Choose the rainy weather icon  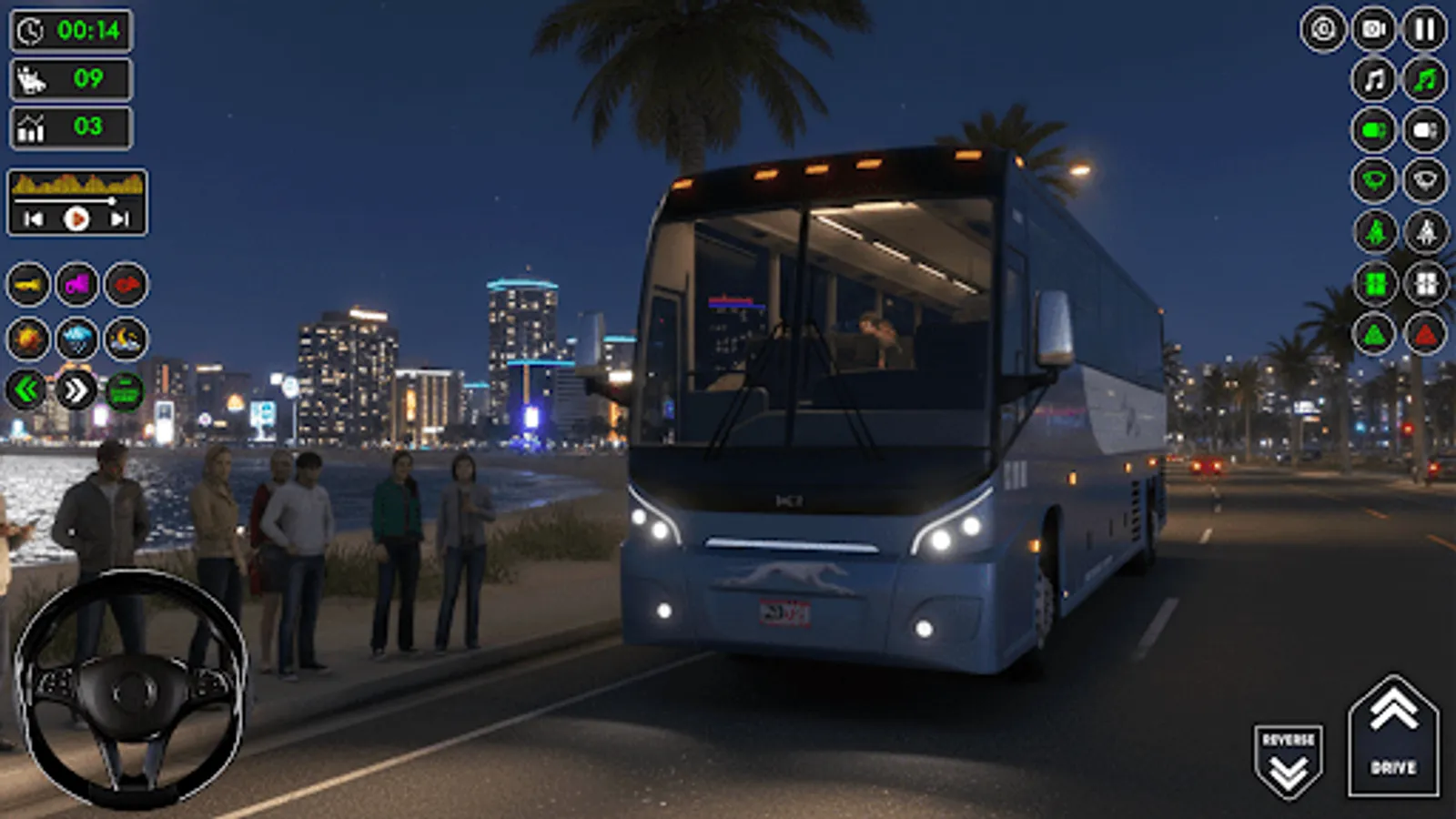click(x=77, y=339)
